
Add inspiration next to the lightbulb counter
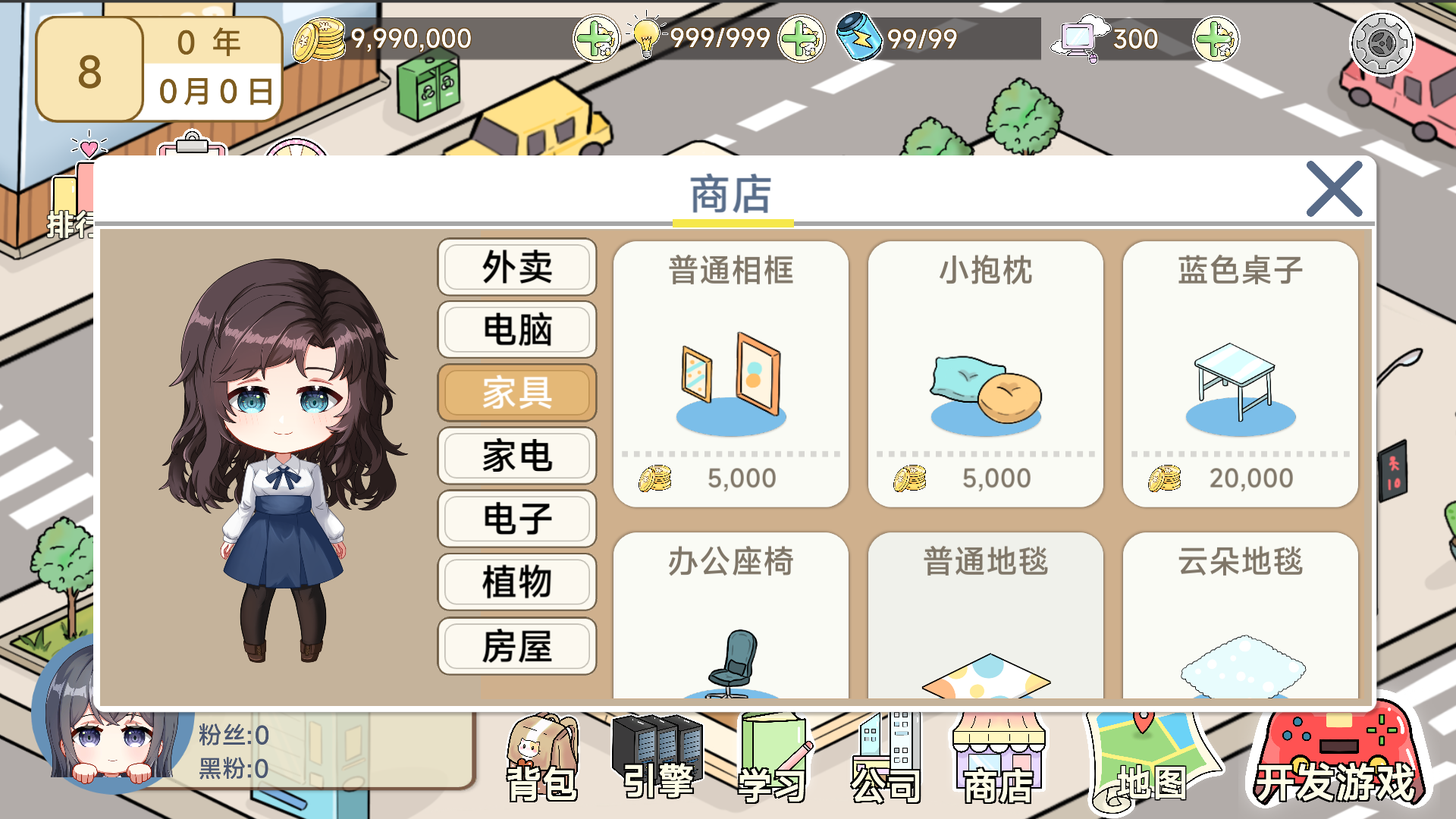coord(802,37)
